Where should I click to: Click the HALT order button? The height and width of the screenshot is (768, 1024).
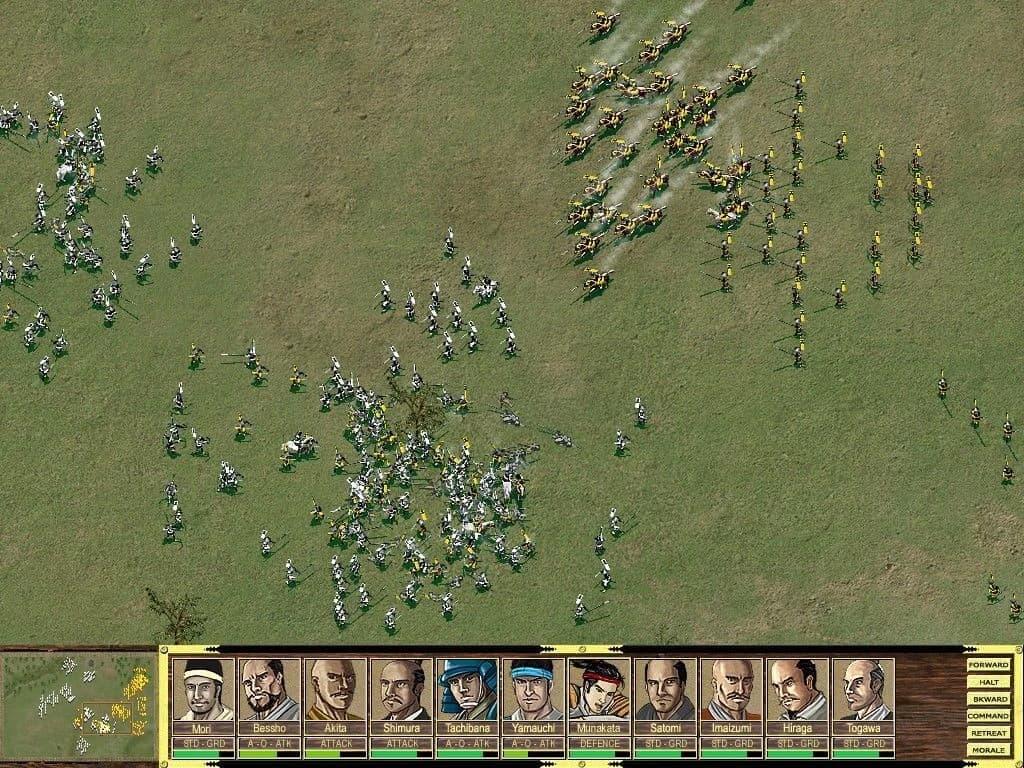point(988,682)
